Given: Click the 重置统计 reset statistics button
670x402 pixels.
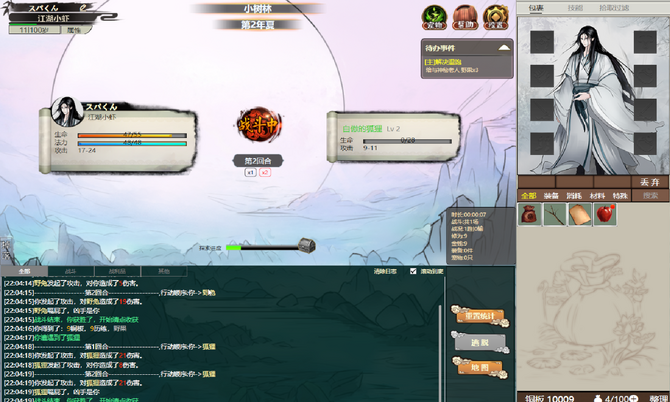Looking at the screenshot, I should pyautogui.click(x=480, y=316).
